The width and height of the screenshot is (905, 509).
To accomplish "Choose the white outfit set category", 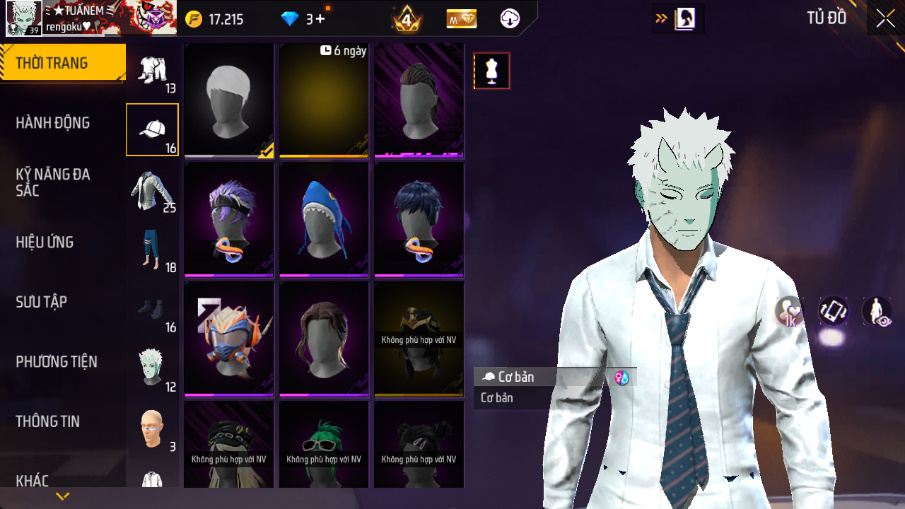I will (x=152, y=71).
